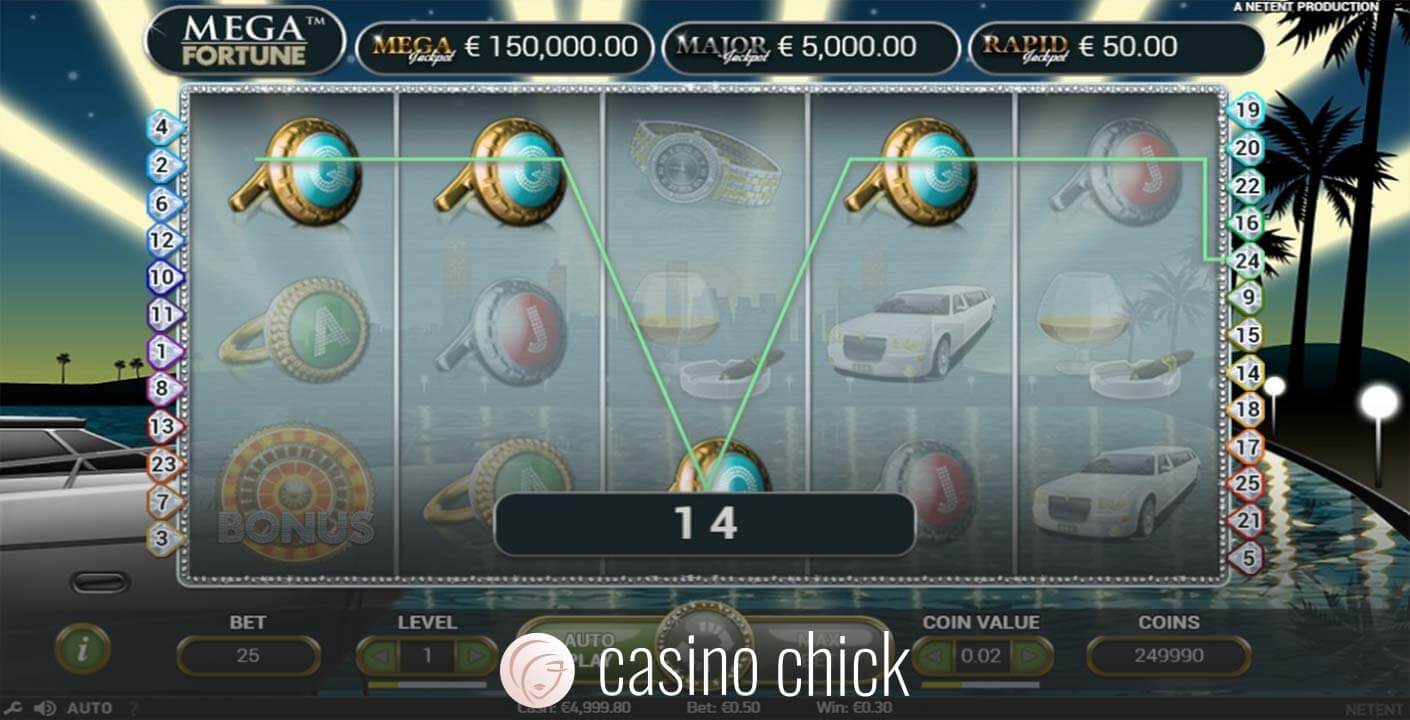This screenshot has height=720, width=1410.
Task: Highlight payline marker number 23
Action: 164,464
